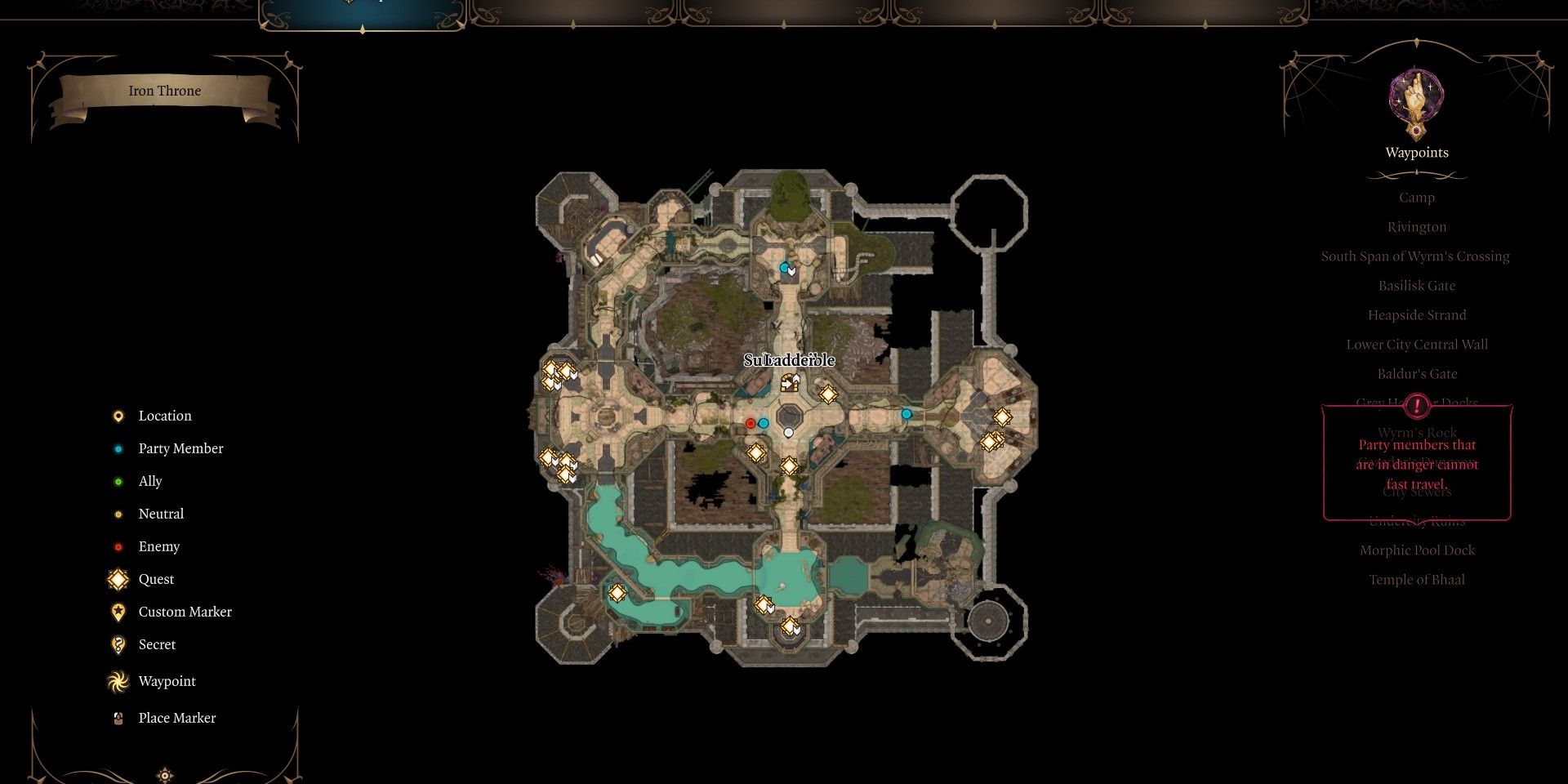Click the Morphic Pool Dock waypoint link
This screenshot has height=784, width=1568.
[x=1416, y=550]
